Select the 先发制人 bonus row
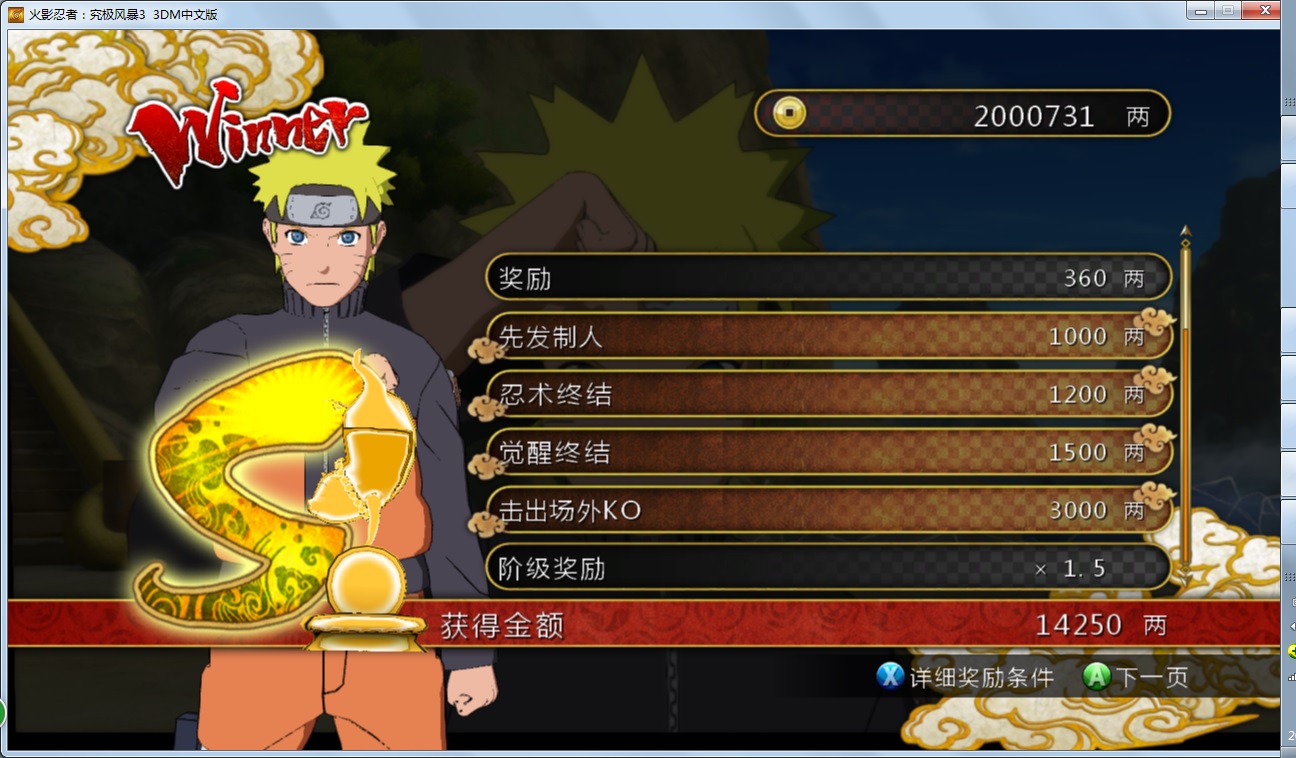The width and height of the screenshot is (1296, 758). (x=828, y=337)
